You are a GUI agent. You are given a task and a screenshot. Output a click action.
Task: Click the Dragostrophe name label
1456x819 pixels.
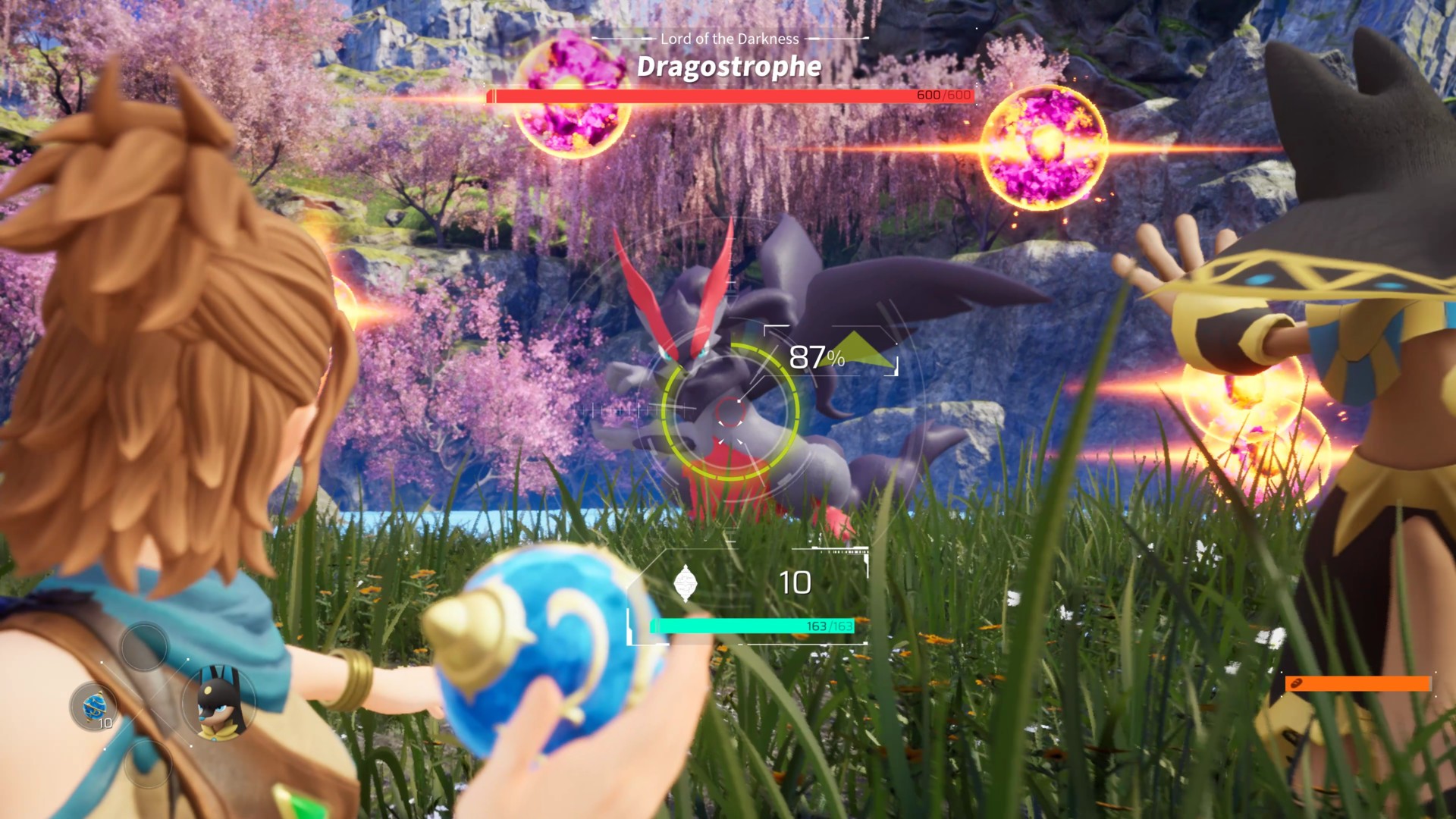pos(728,68)
